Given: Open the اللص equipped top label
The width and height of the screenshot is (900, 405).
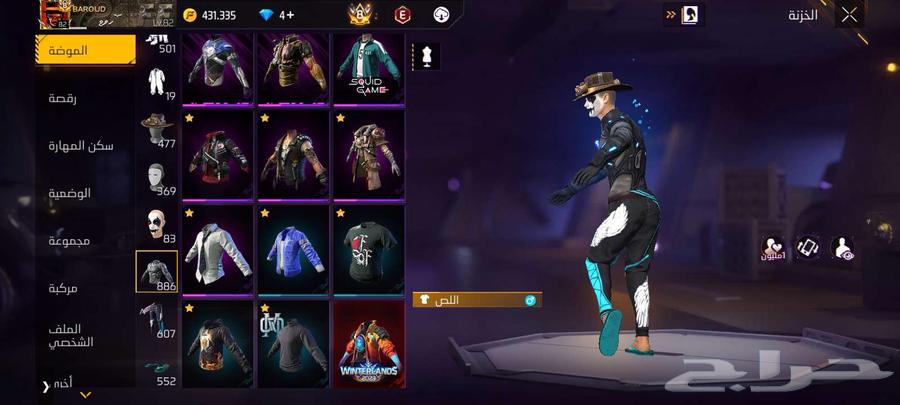Looking at the screenshot, I should [x=477, y=299].
